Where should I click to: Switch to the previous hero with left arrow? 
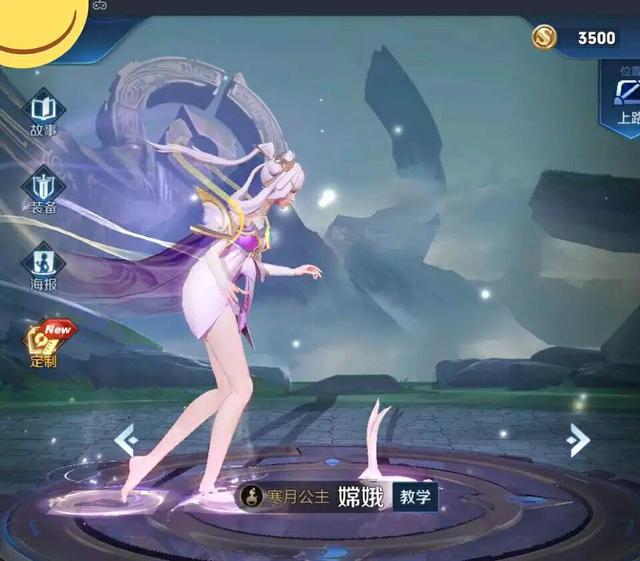point(124,439)
